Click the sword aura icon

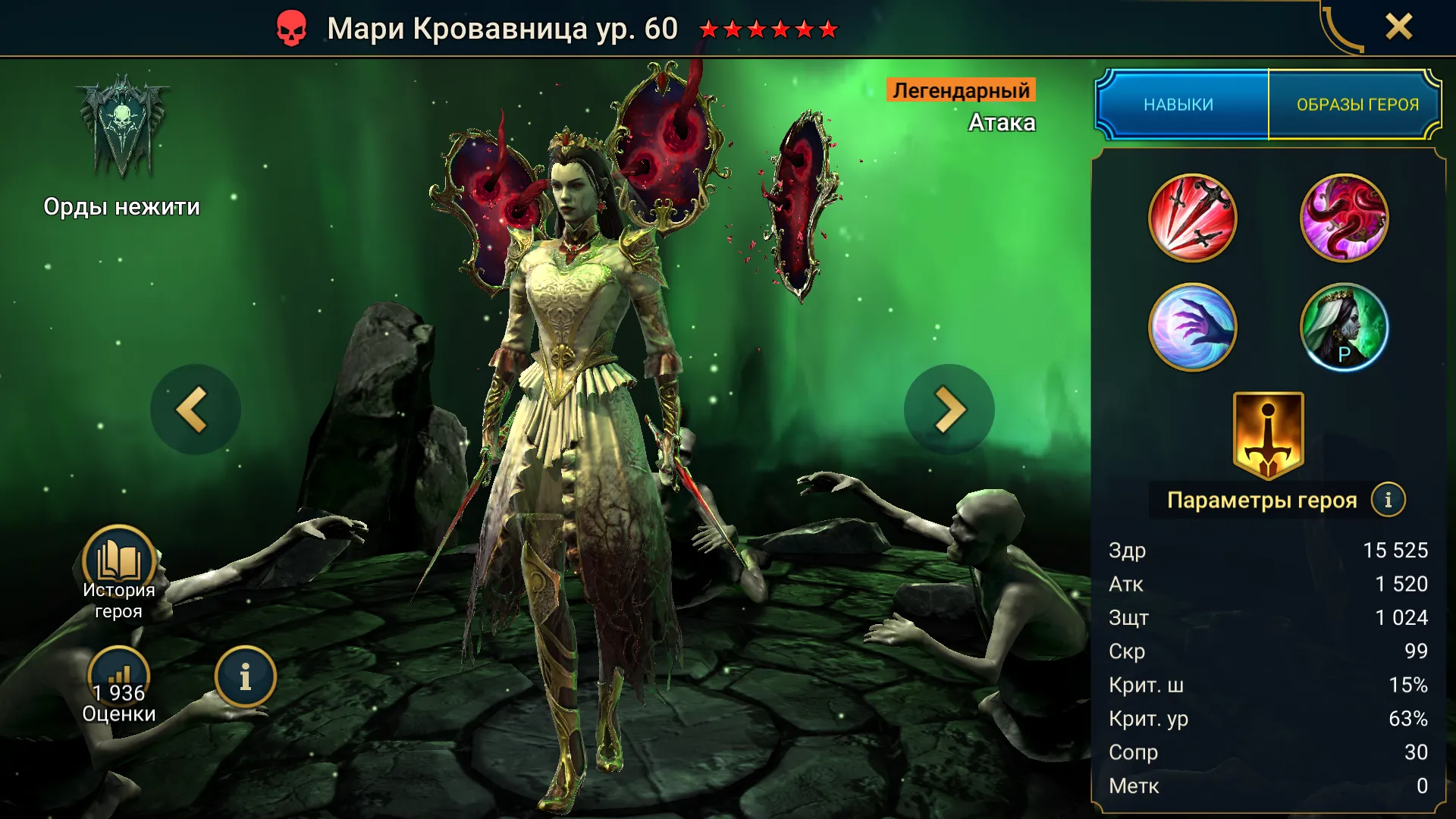pyautogui.click(x=1268, y=436)
